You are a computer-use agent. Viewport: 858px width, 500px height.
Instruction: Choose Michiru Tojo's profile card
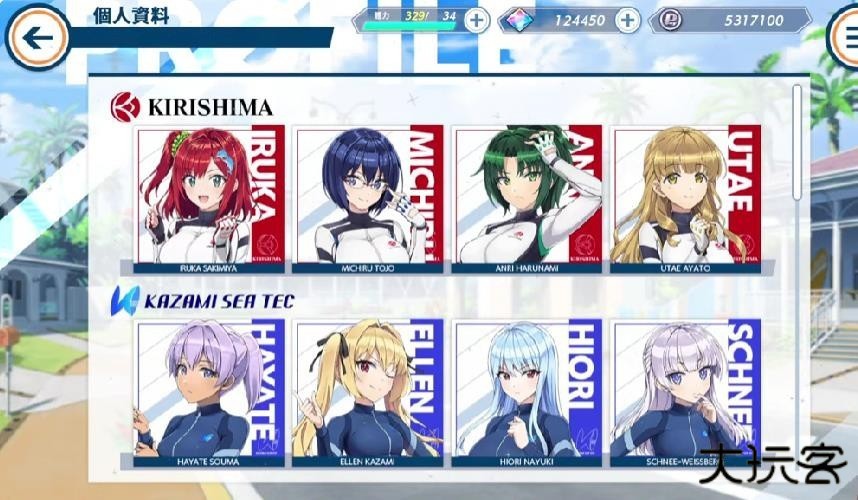coord(369,198)
